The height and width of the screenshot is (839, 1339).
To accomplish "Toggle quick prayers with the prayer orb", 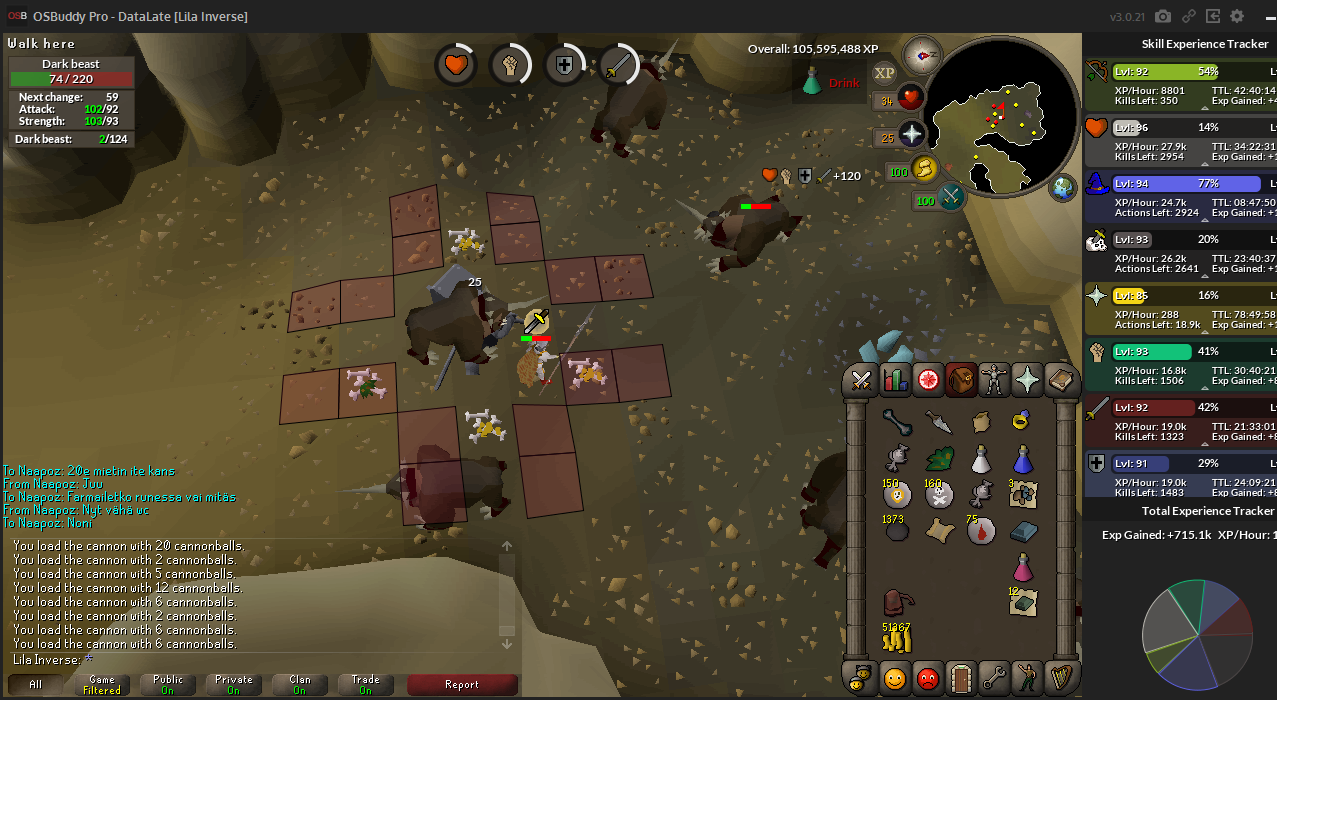I will (912, 134).
